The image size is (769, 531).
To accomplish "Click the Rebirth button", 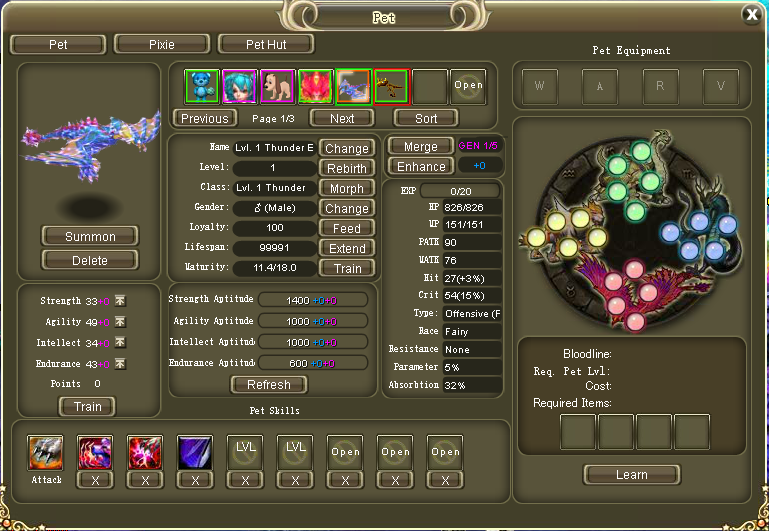I will [347, 168].
